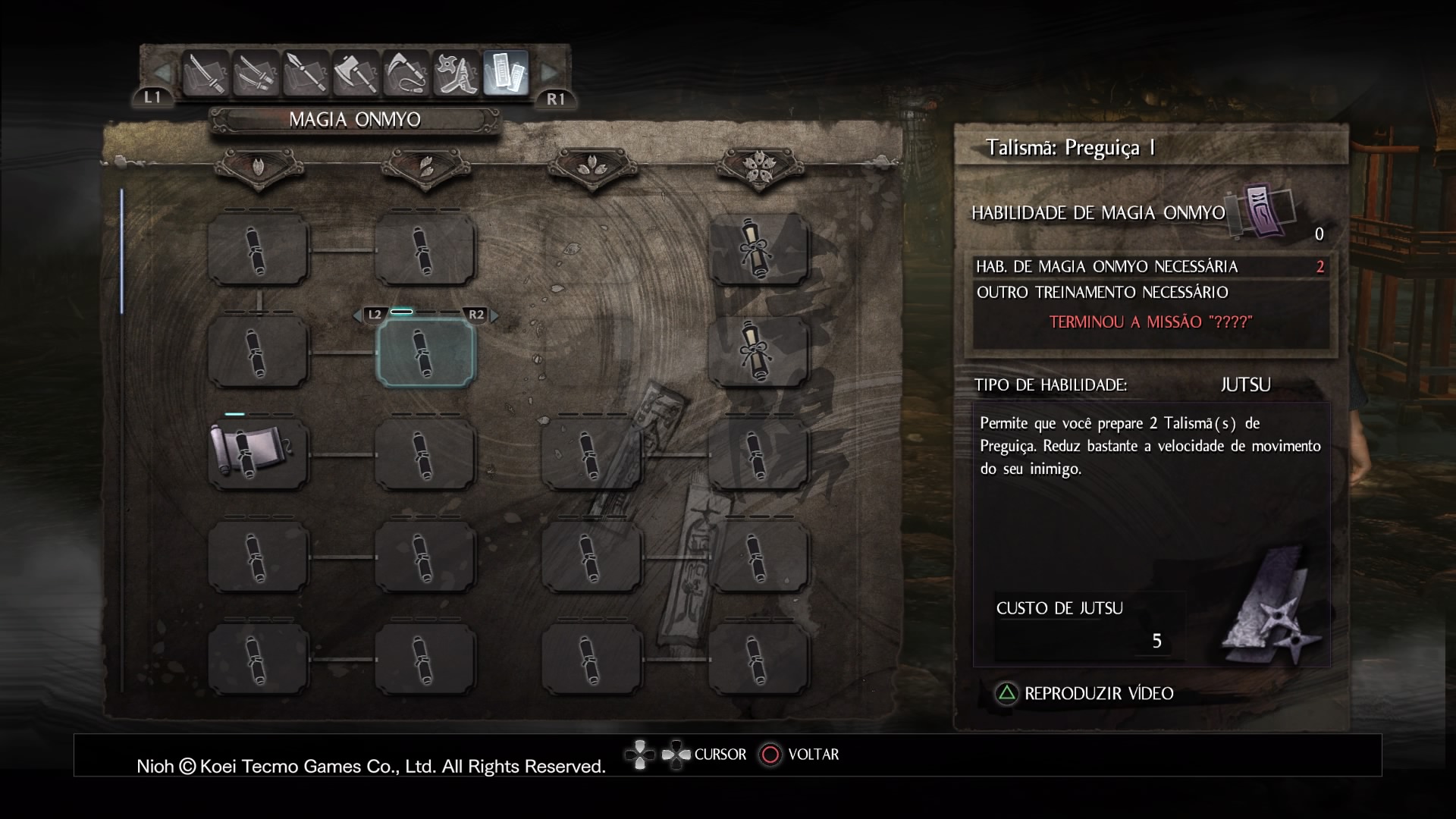The width and height of the screenshot is (1456, 819).
Task: Select the two-petal tier header
Action: pyautogui.click(x=425, y=165)
